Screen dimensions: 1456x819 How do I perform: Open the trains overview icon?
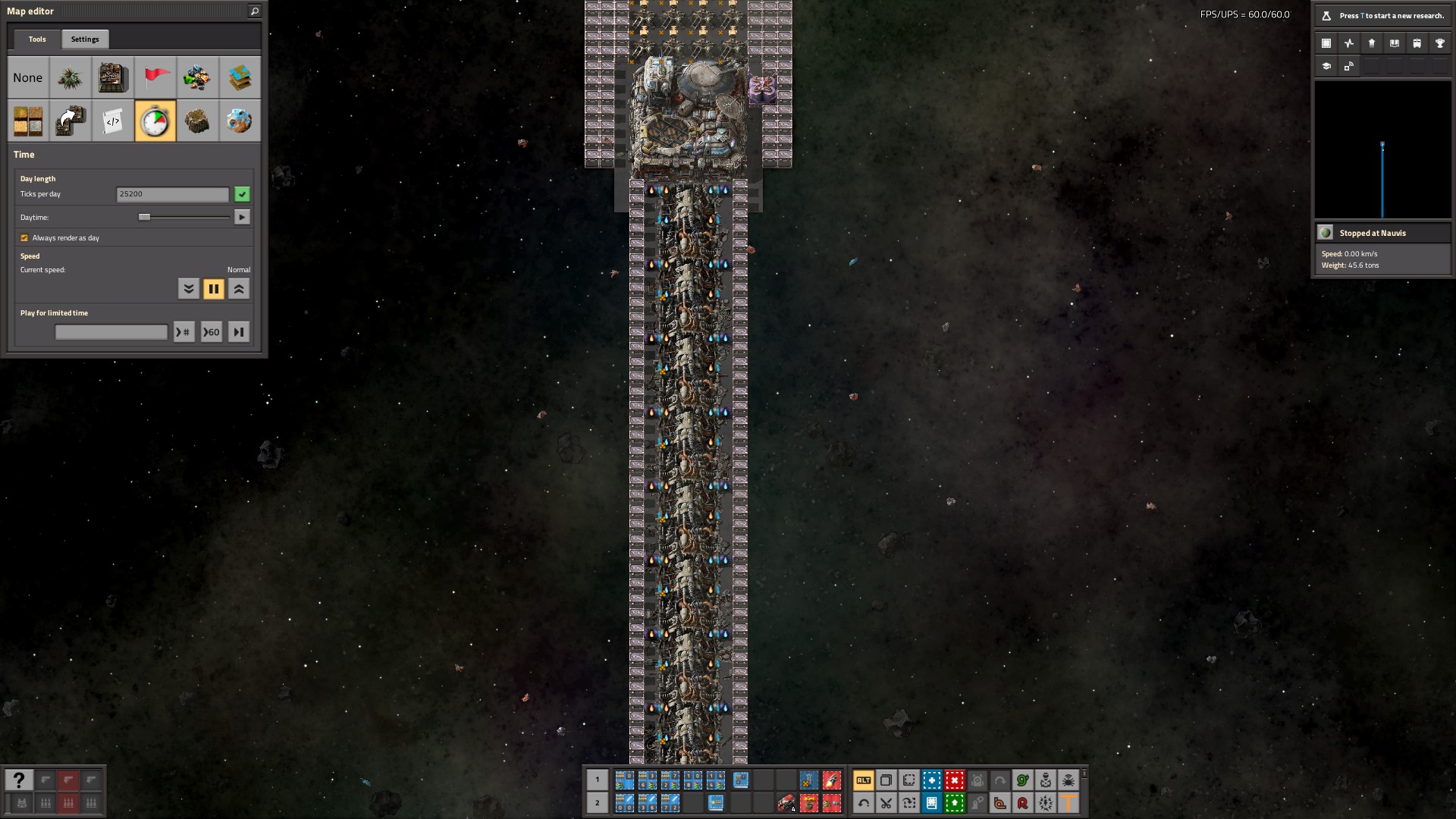[x=1417, y=43]
